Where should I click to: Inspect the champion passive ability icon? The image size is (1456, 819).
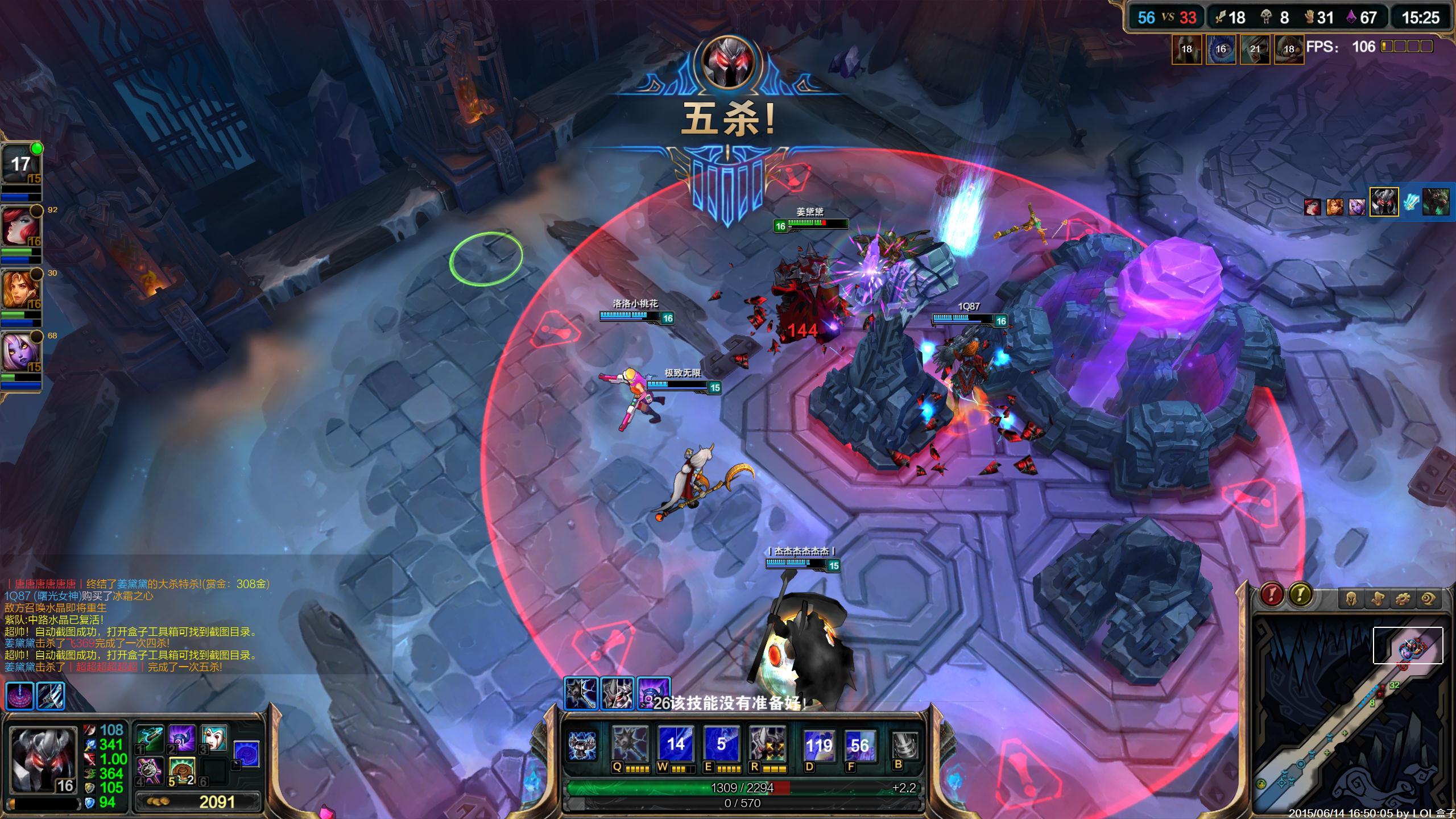[x=582, y=745]
